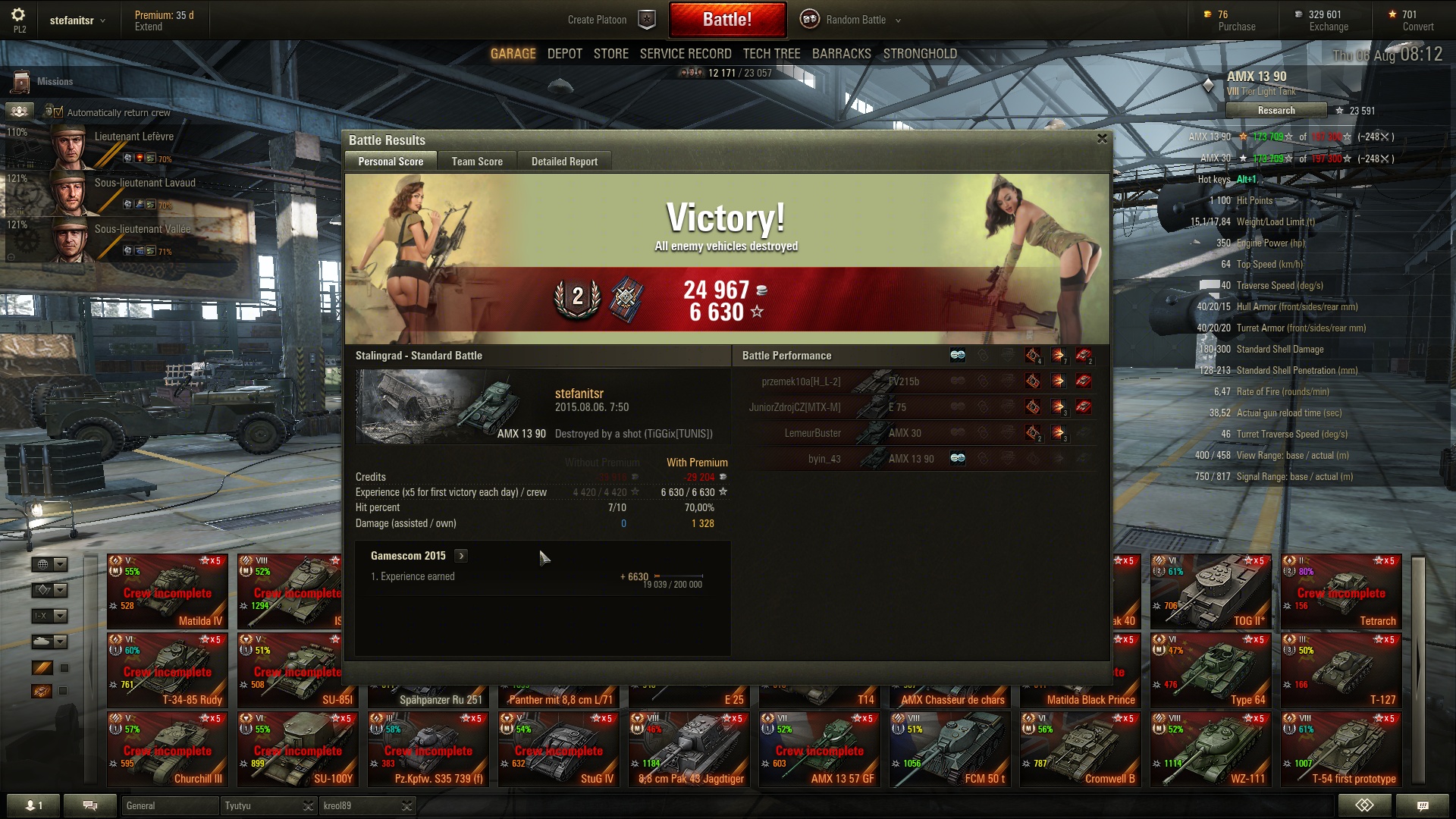This screenshot has width=1456, height=819.
Task: Open the settings gear menu
Action: [x=19, y=15]
